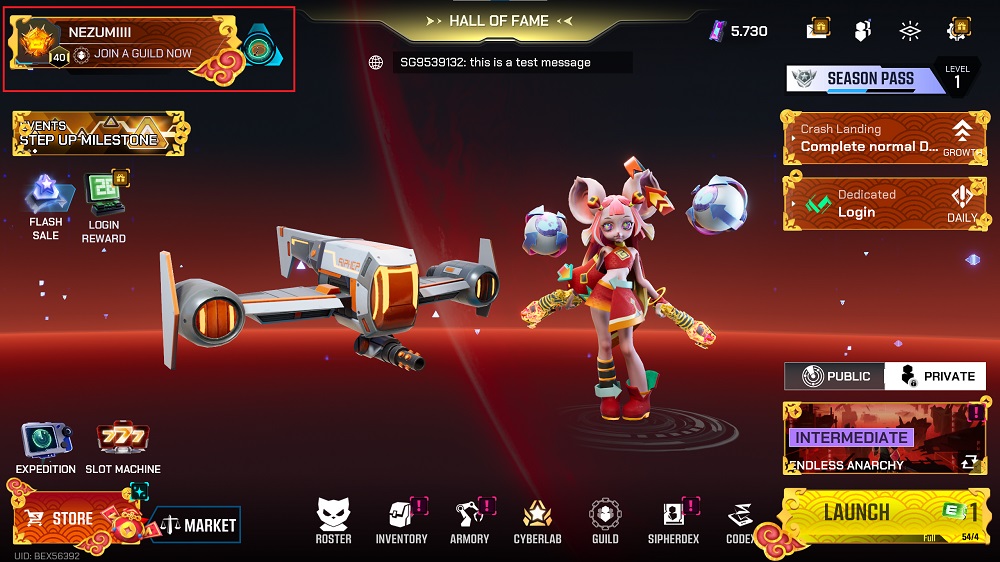This screenshot has width=1000, height=562.
Task: Open the Crash Landing growth quest
Action: [x=882, y=138]
